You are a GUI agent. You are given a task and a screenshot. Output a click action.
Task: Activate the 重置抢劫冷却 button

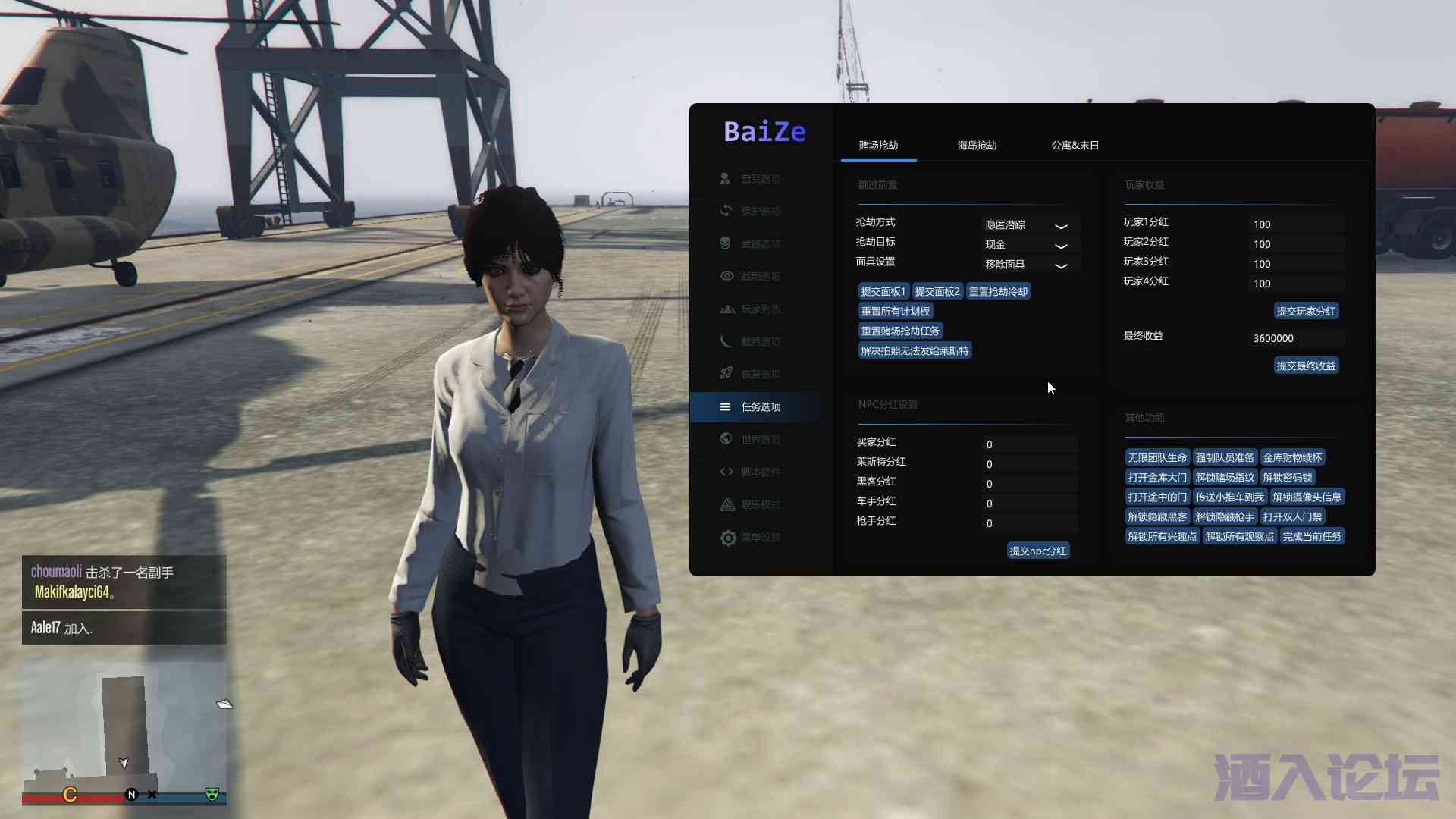998,292
